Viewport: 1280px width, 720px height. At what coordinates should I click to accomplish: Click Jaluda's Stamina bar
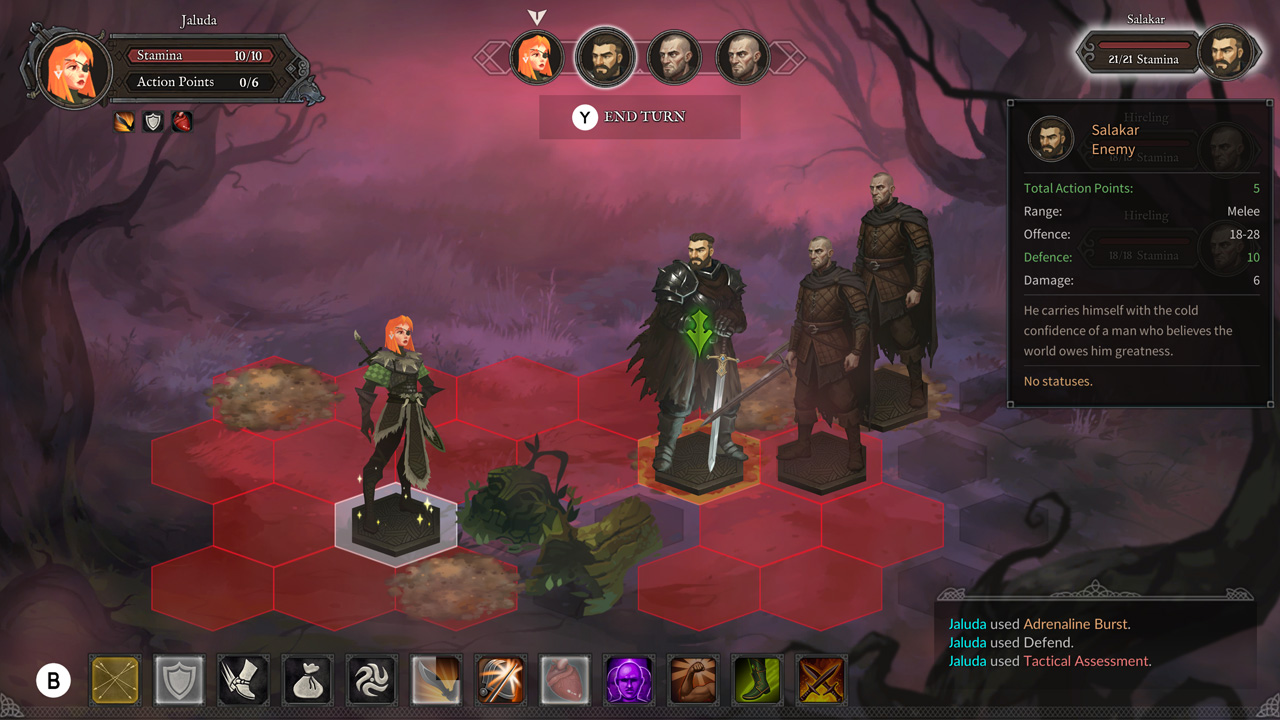click(x=199, y=55)
